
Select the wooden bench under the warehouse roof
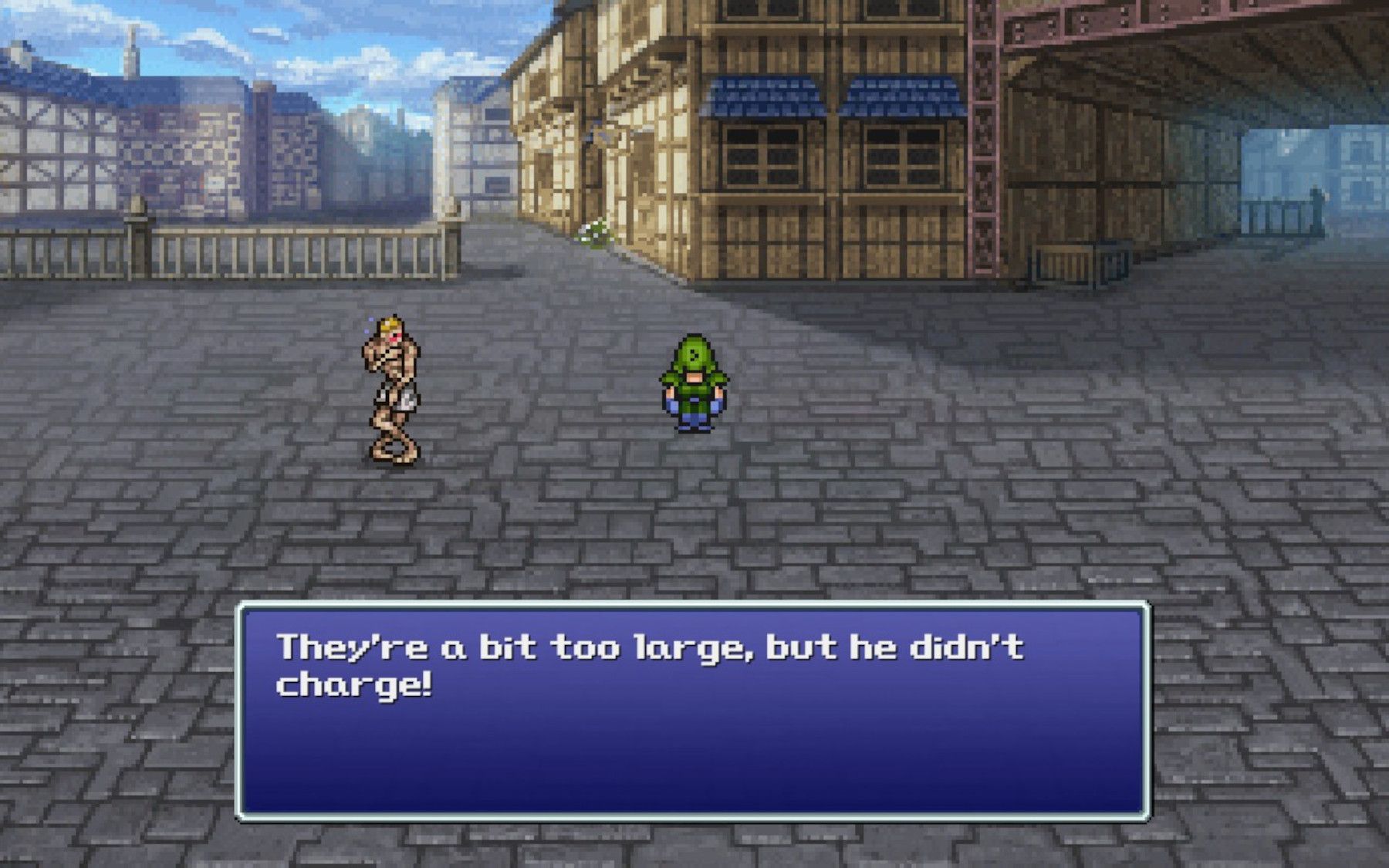(x=1065, y=262)
